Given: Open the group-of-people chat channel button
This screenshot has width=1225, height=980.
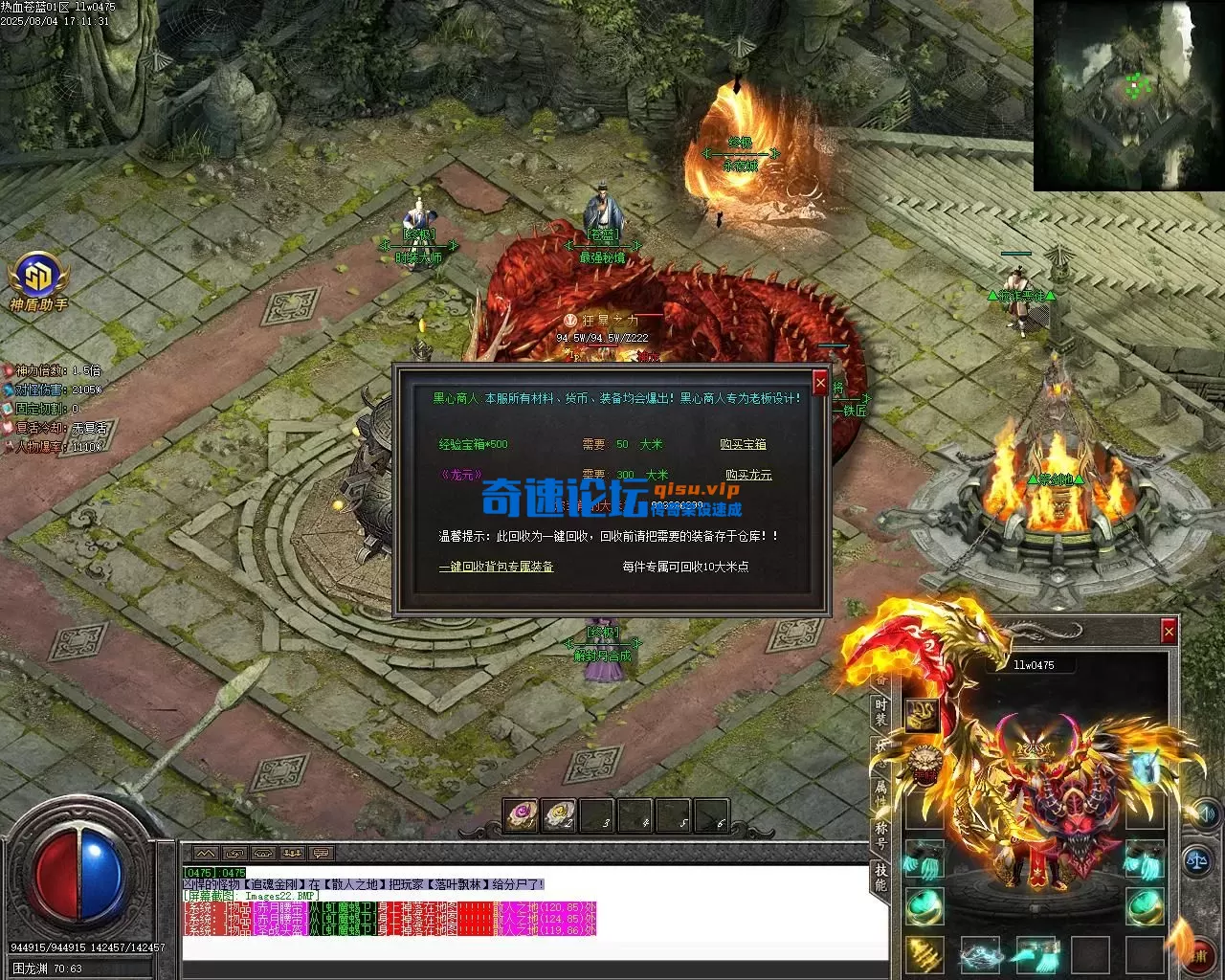Looking at the screenshot, I should click(x=292, y=853).
